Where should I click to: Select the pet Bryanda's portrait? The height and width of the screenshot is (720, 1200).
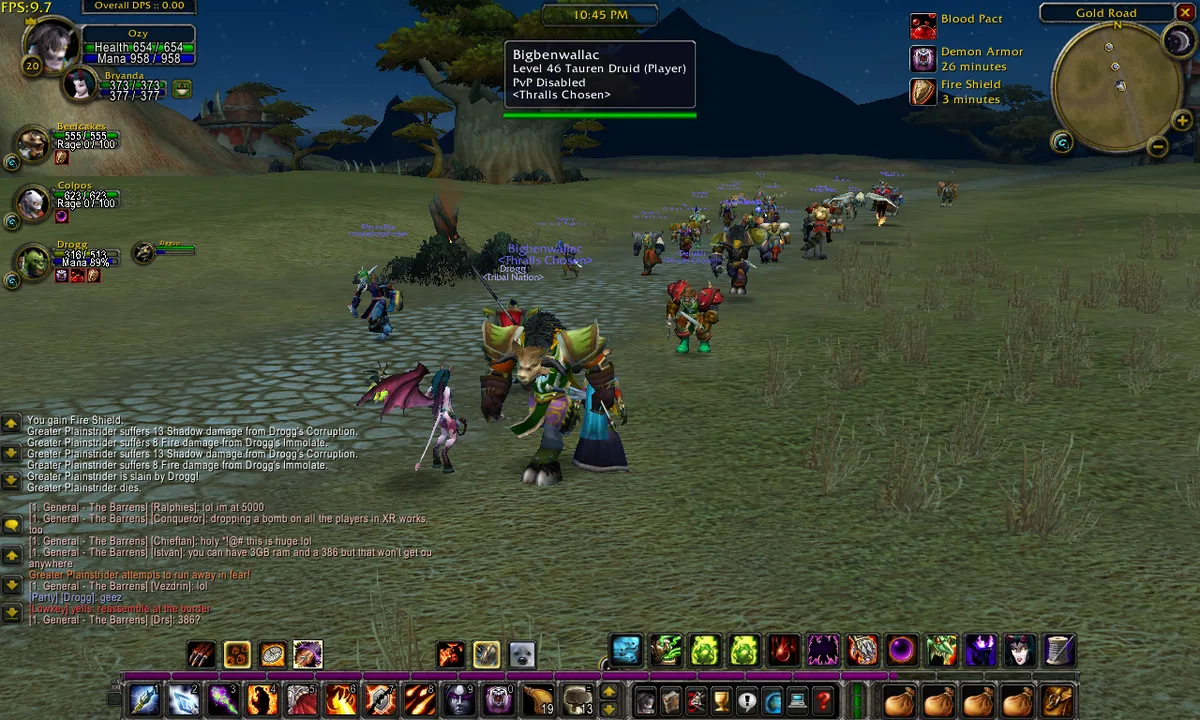[80, 85]
